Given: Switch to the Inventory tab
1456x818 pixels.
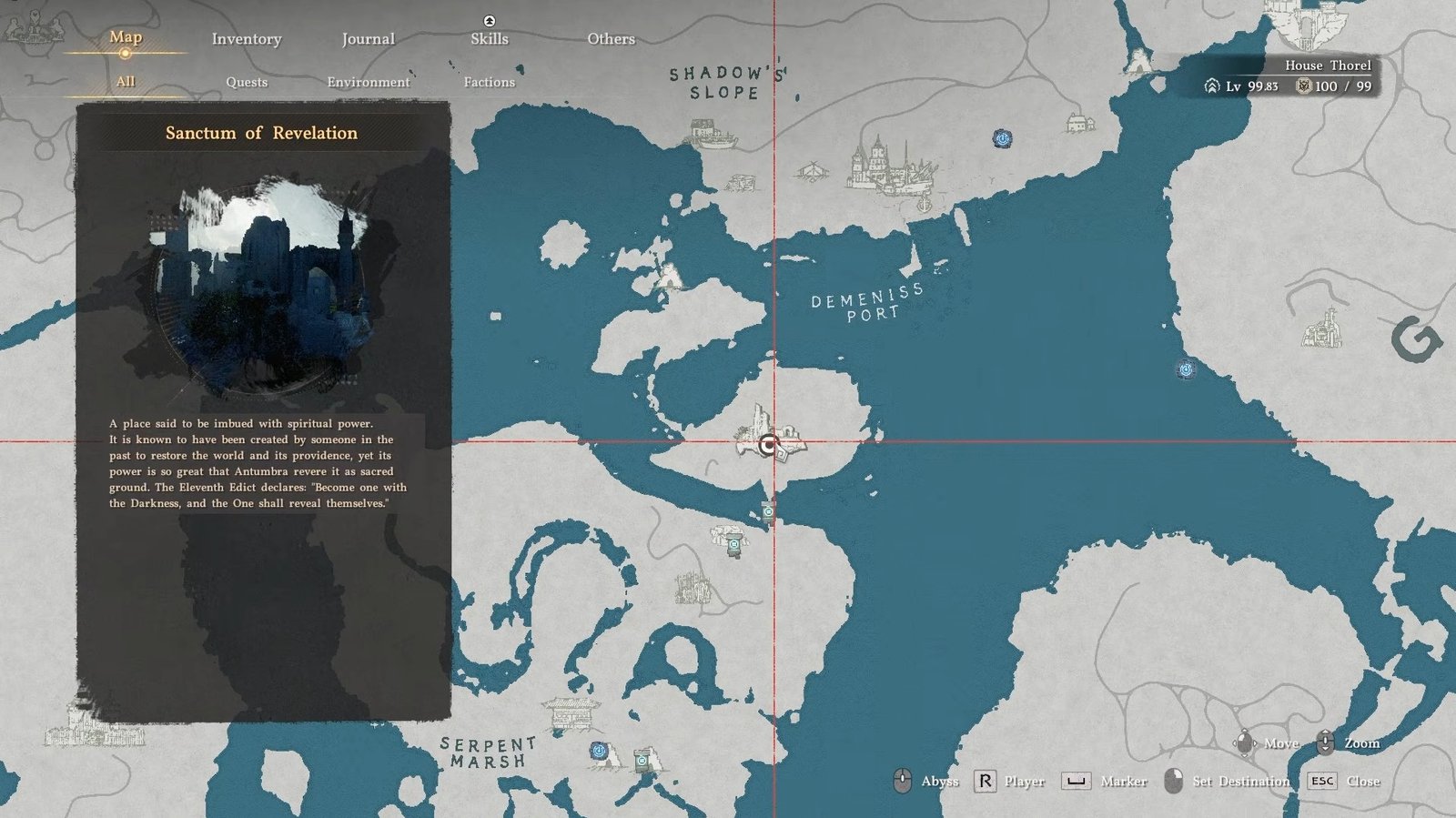Looking at the screenshot, I should [x=247, y=39].
